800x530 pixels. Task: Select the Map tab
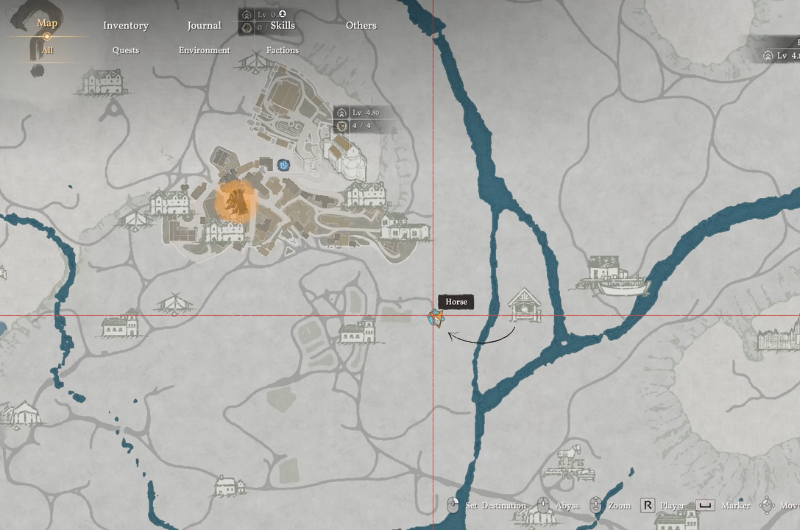point(47,23)
